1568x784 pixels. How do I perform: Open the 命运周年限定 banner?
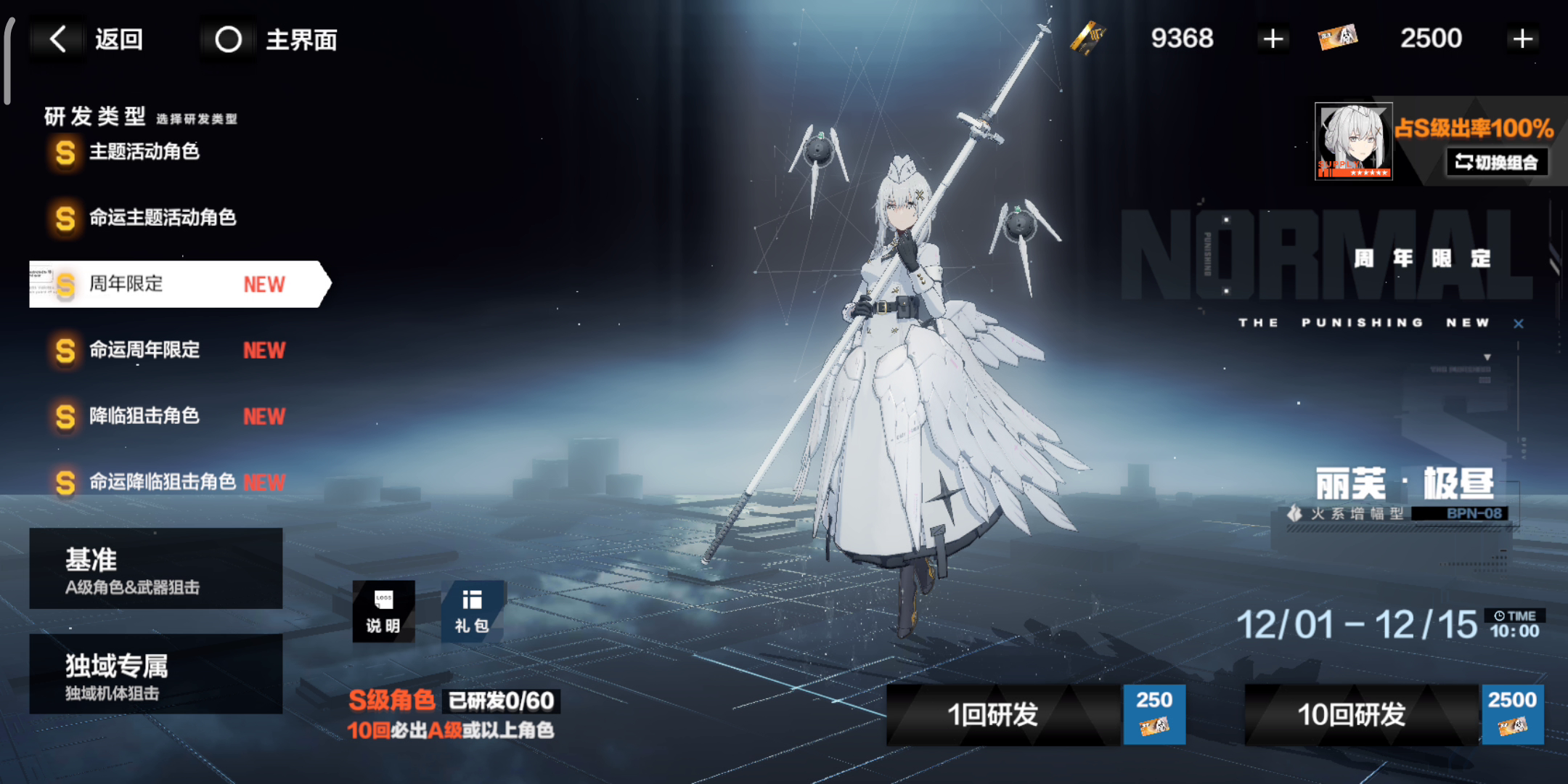(x=167, y=350)
